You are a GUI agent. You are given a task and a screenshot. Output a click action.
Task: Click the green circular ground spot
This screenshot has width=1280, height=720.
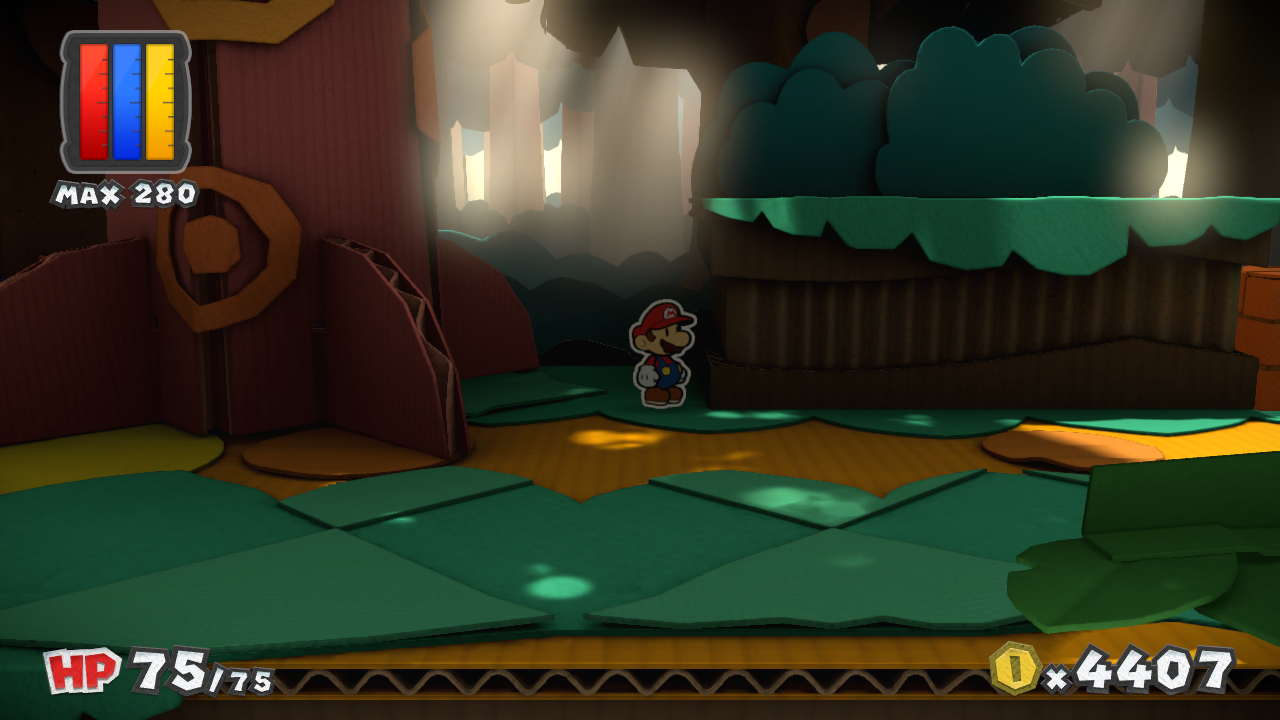click(x=560, y=585)
